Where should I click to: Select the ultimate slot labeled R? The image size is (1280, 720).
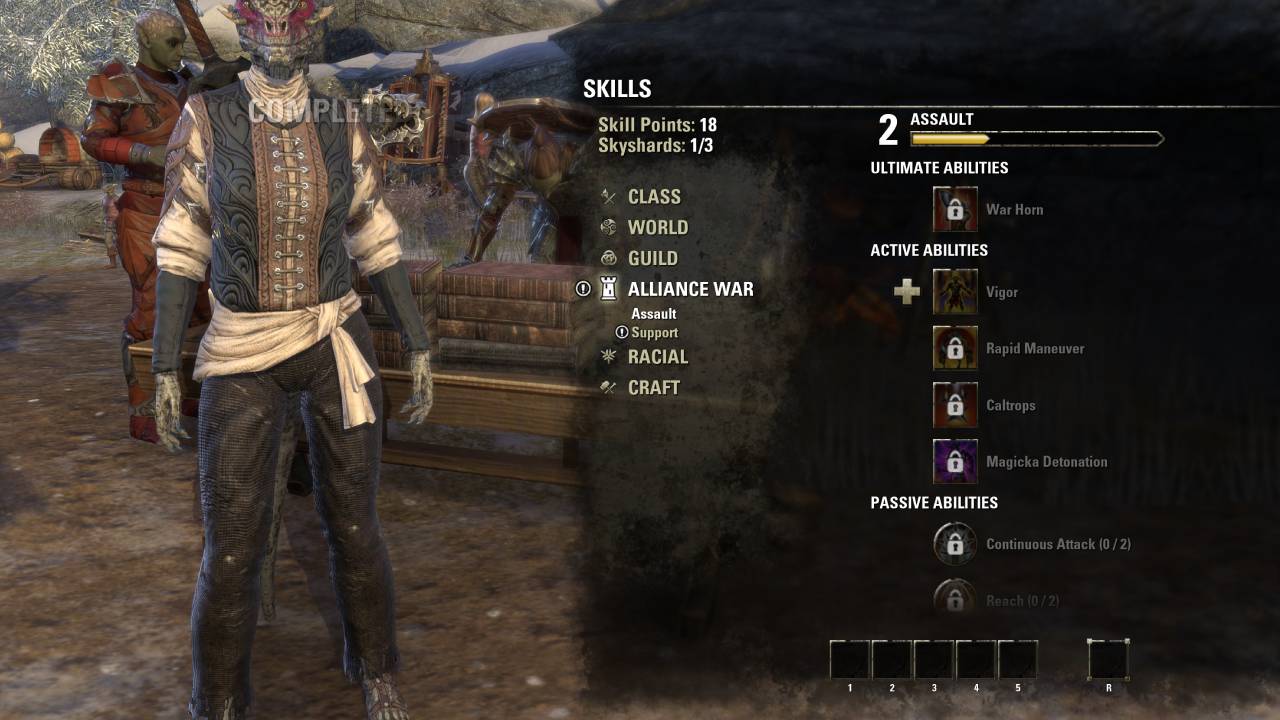[1108, 660]
